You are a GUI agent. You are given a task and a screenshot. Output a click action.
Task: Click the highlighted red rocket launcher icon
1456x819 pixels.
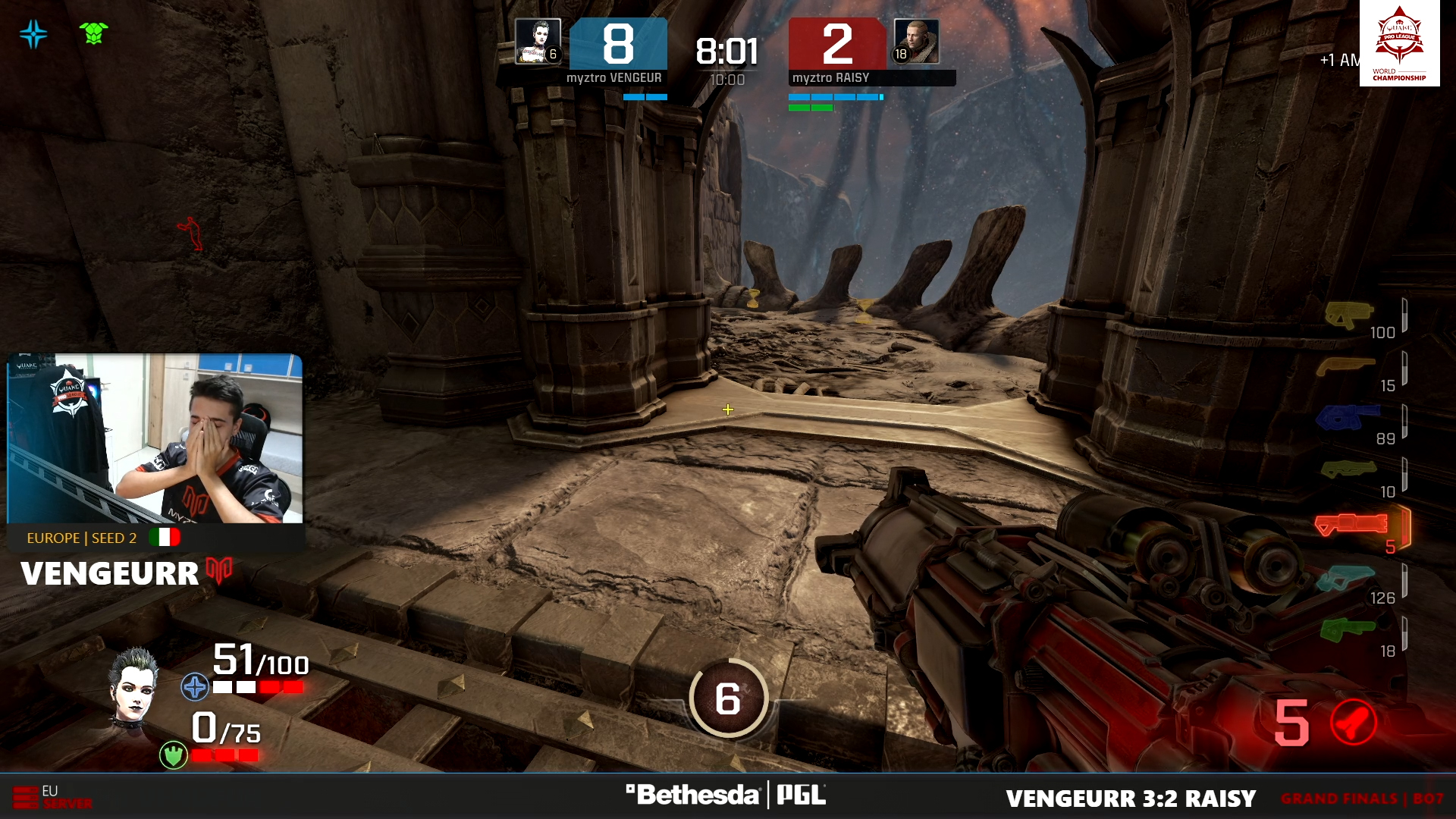tap(1351, 524)
